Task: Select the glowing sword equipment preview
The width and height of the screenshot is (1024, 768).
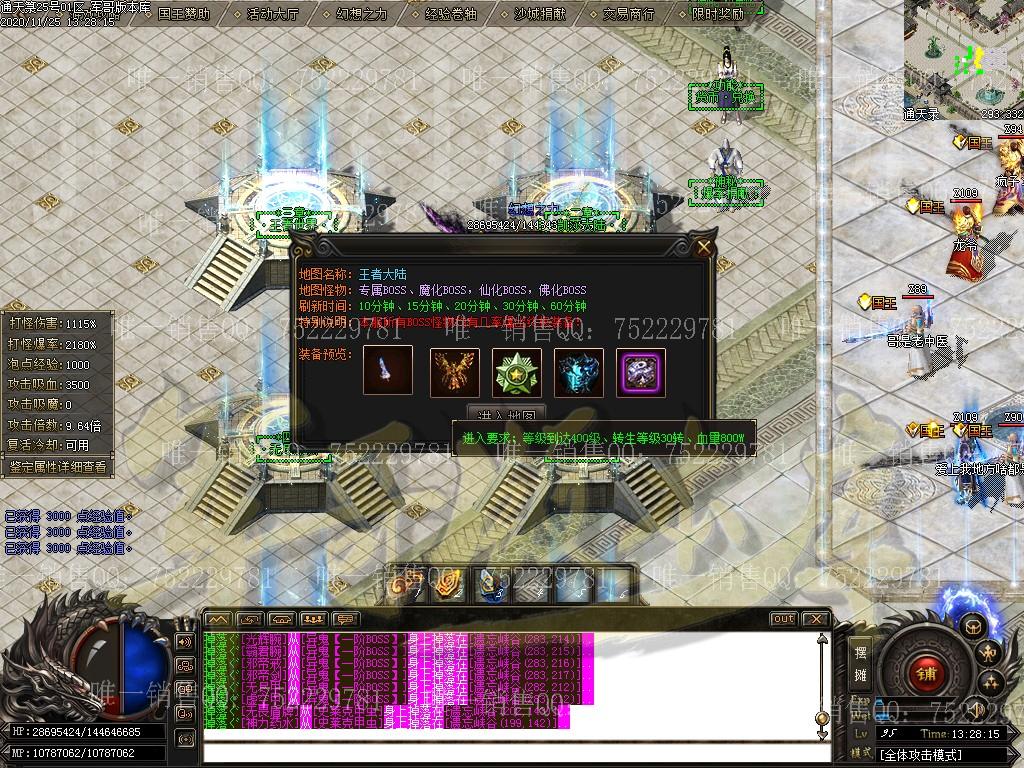Action: click(388, 372)
